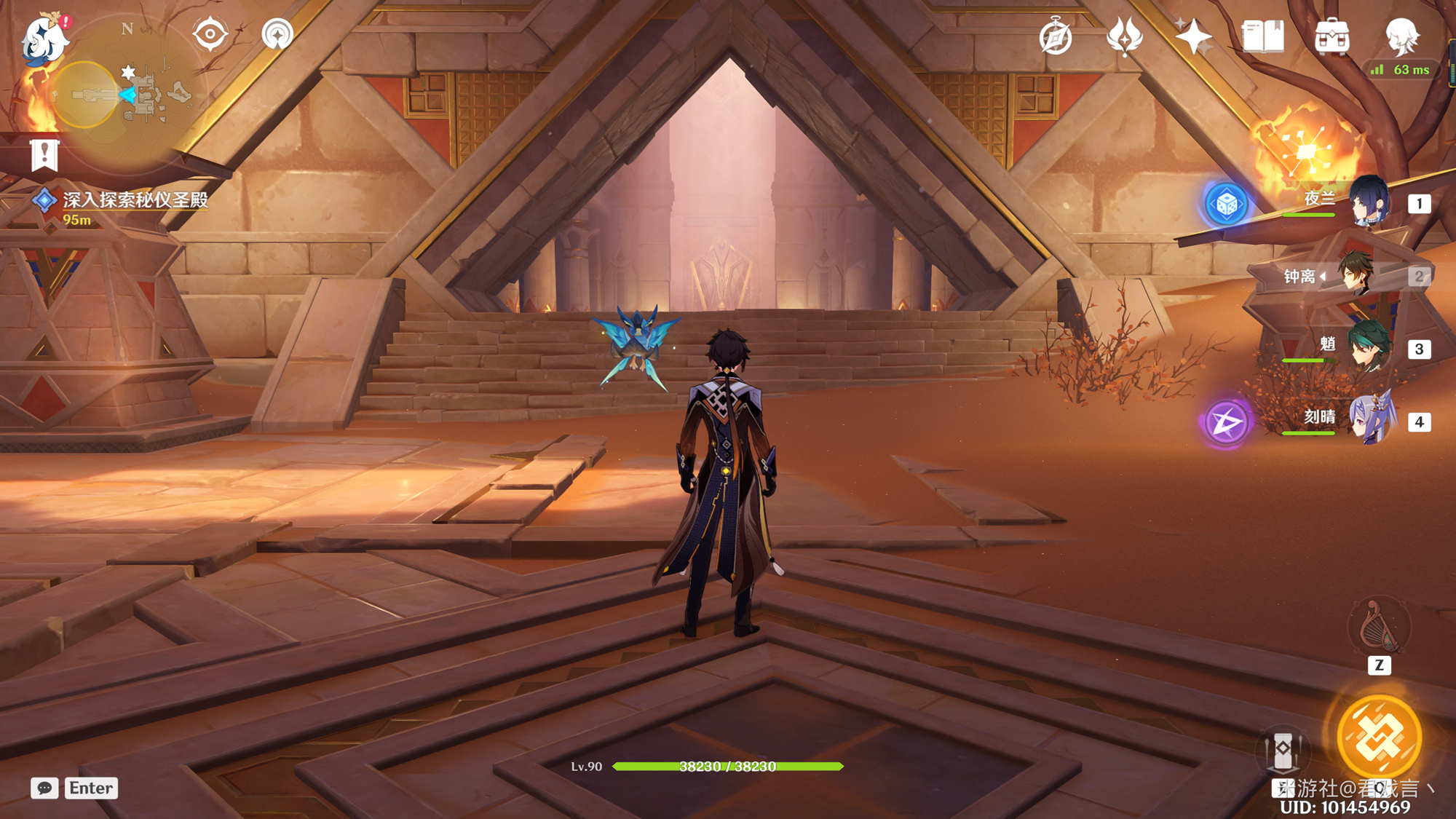Switch to party member 魈

coord(1369,348)
